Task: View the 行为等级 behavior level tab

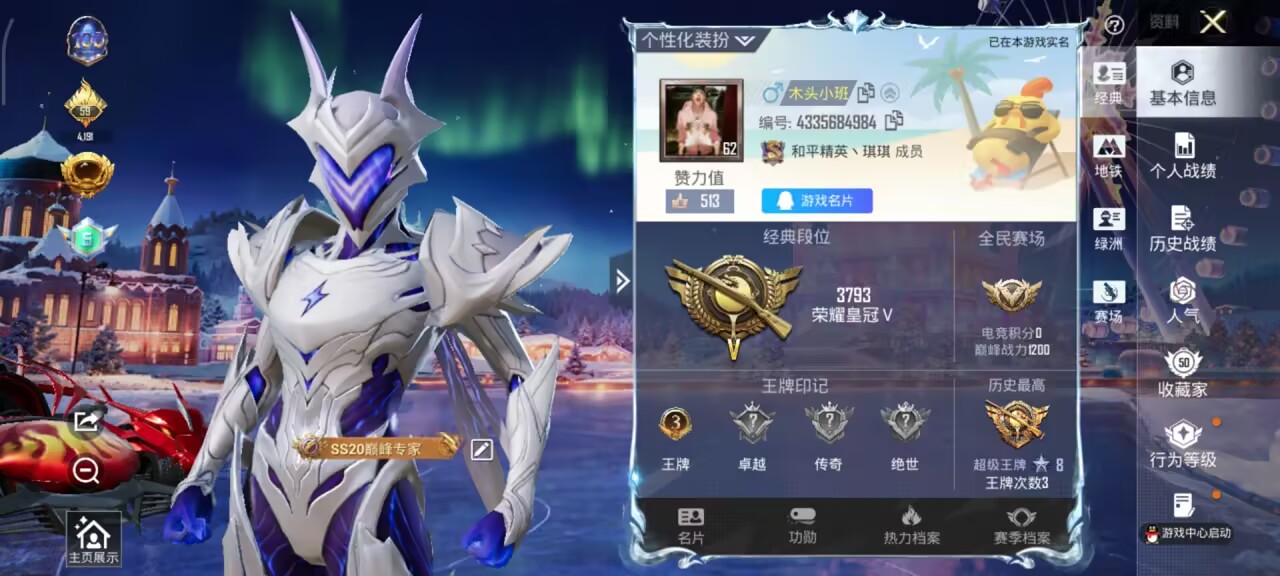Action: (x=1183, y=446)
